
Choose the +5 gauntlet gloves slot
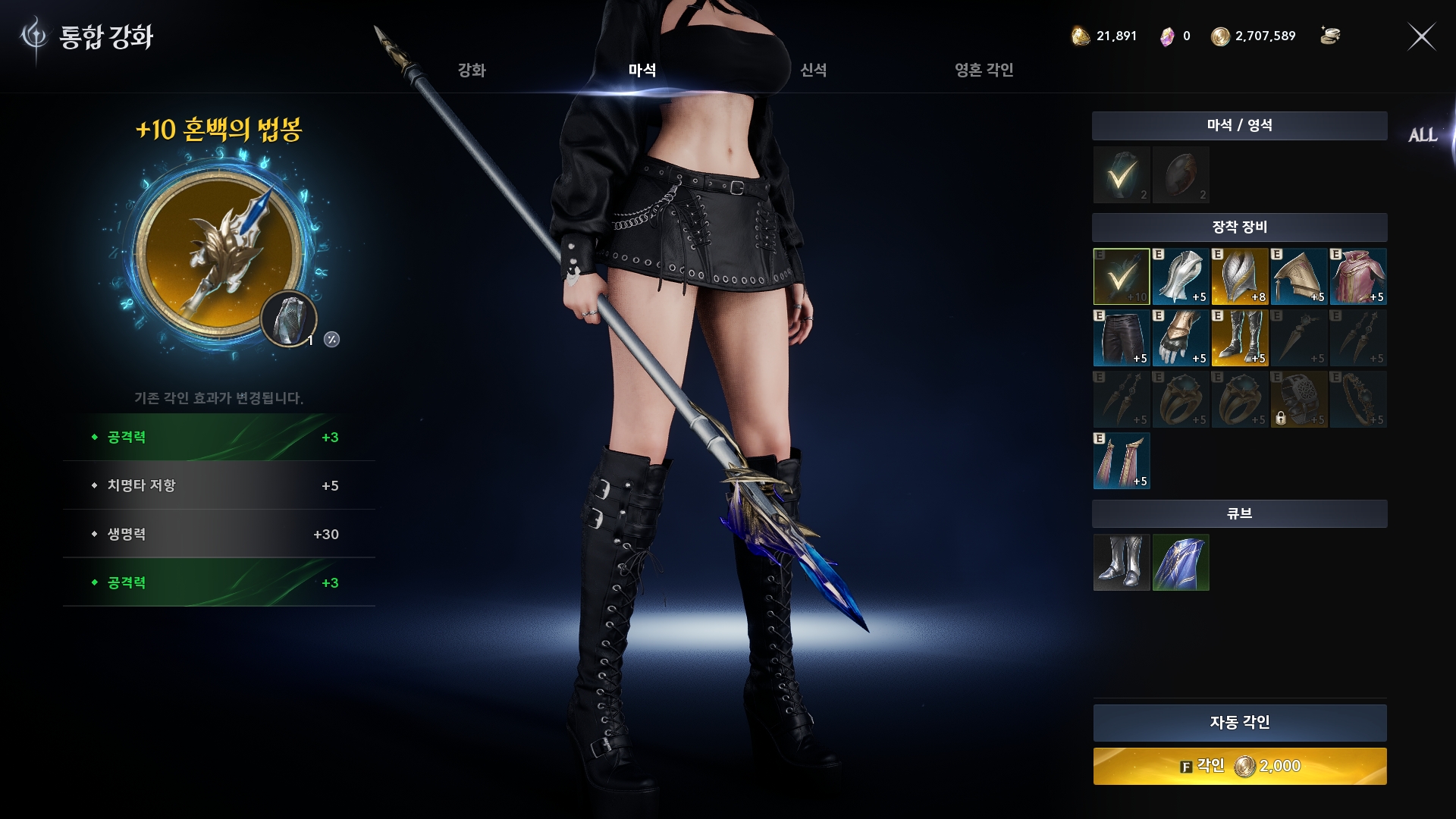[x=1181, y=338]
